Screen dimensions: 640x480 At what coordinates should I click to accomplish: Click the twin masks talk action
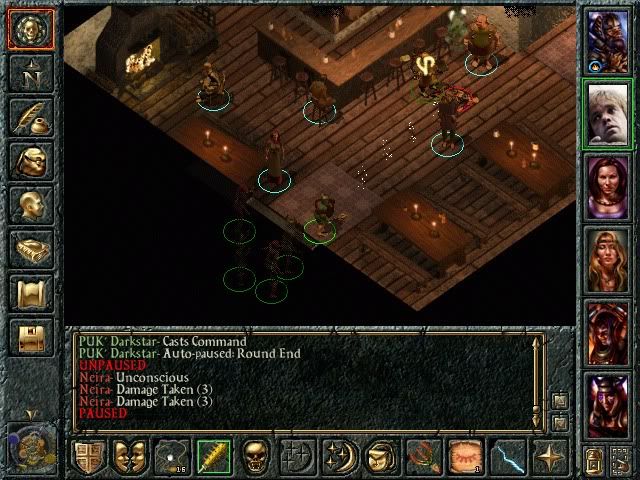[x=130, y=457]
